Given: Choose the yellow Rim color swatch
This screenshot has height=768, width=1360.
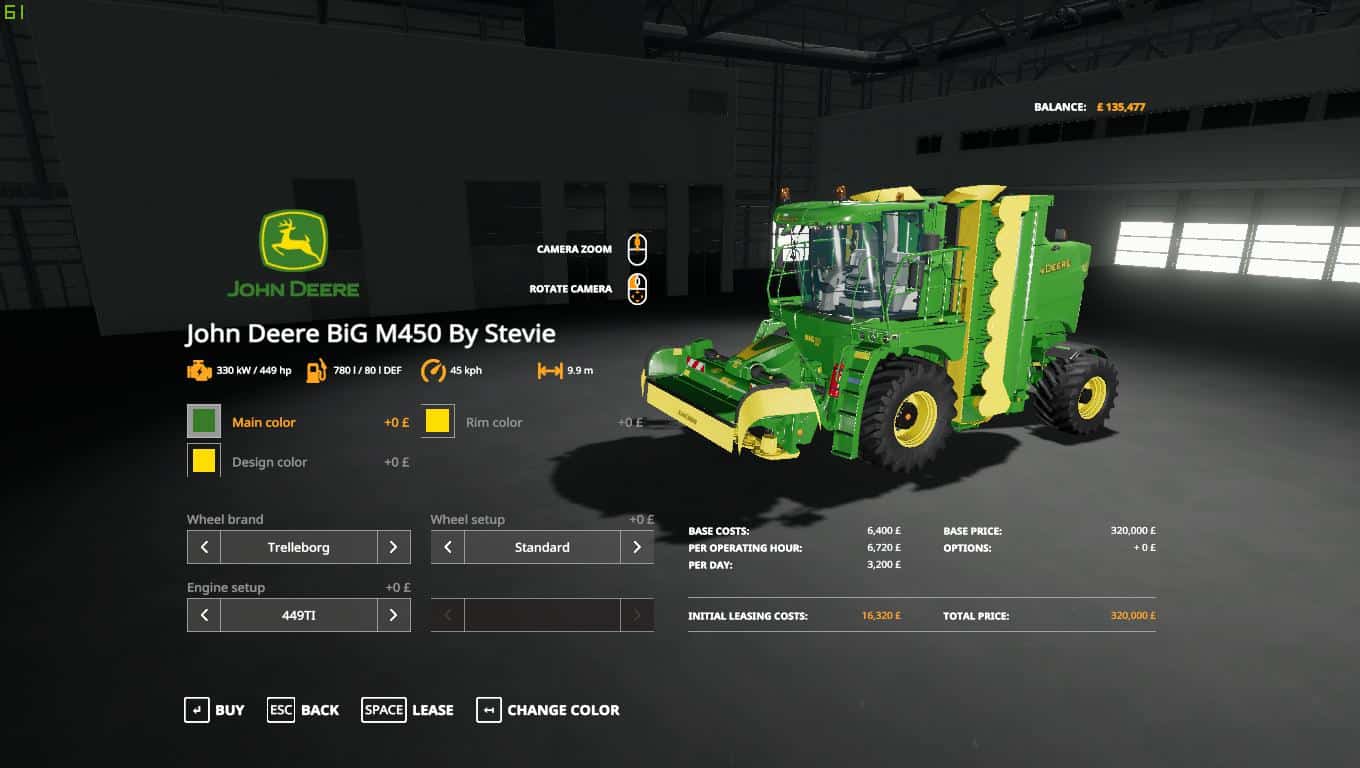Looking at the screenshot, I should [x=437, y=422].
